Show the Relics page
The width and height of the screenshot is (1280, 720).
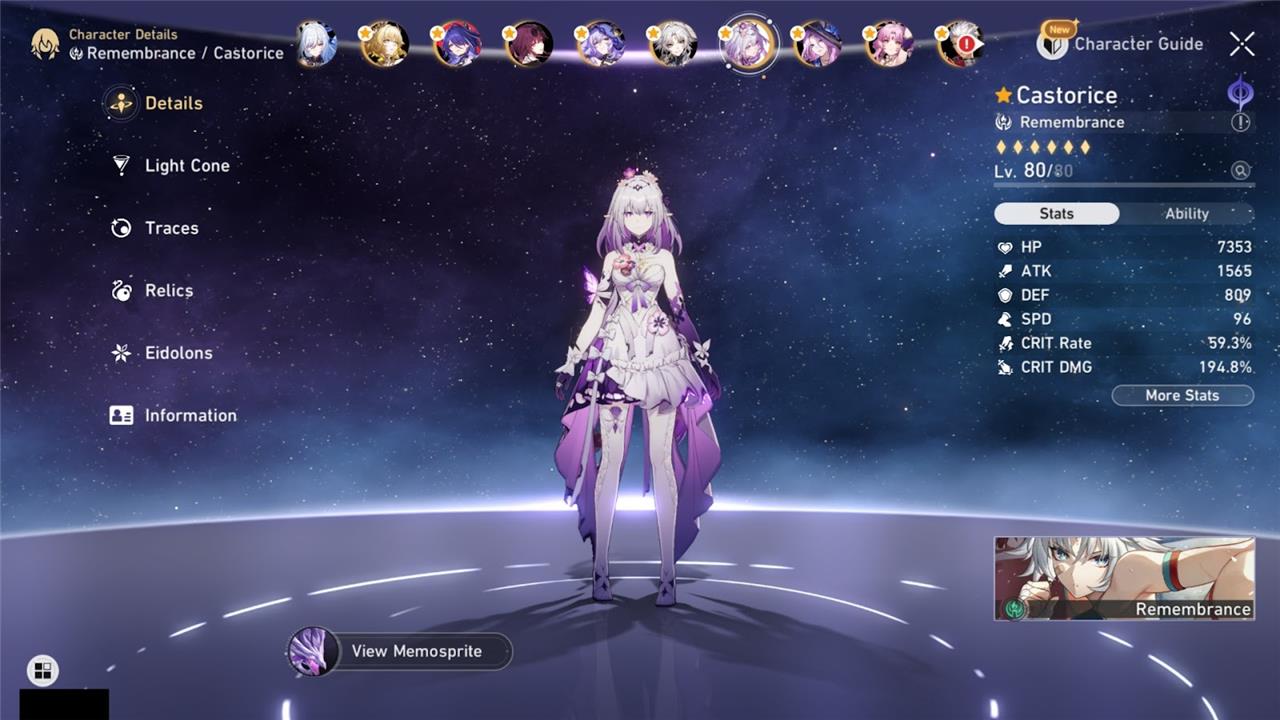(x=168, y=291)
